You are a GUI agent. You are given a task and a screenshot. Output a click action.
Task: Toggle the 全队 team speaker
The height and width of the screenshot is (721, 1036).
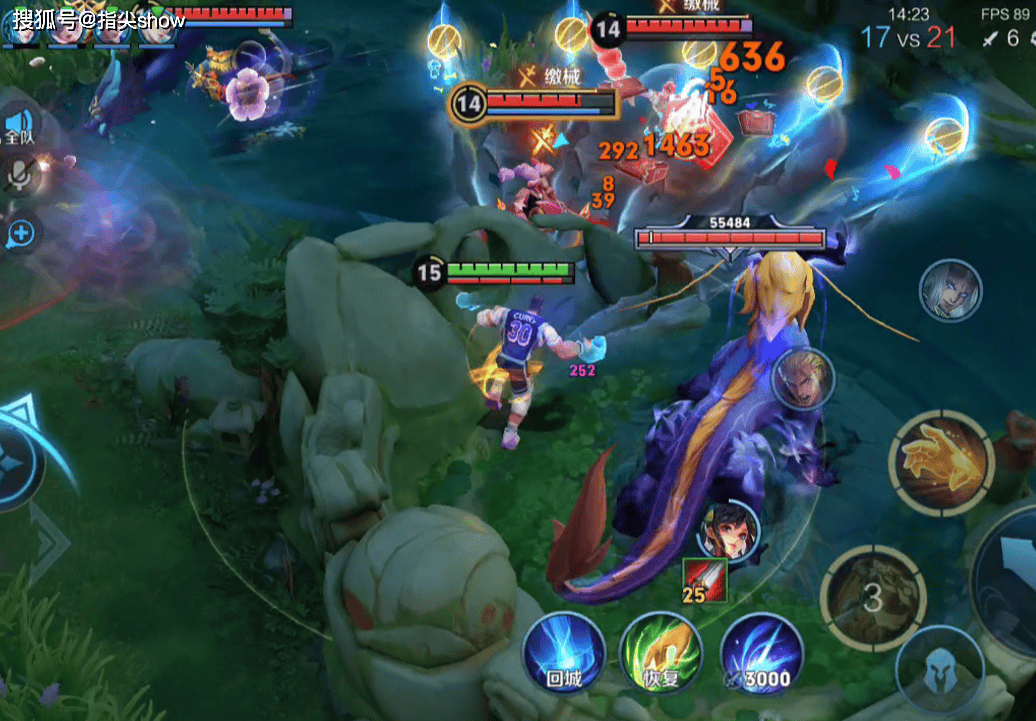click(x=18, y=126)
